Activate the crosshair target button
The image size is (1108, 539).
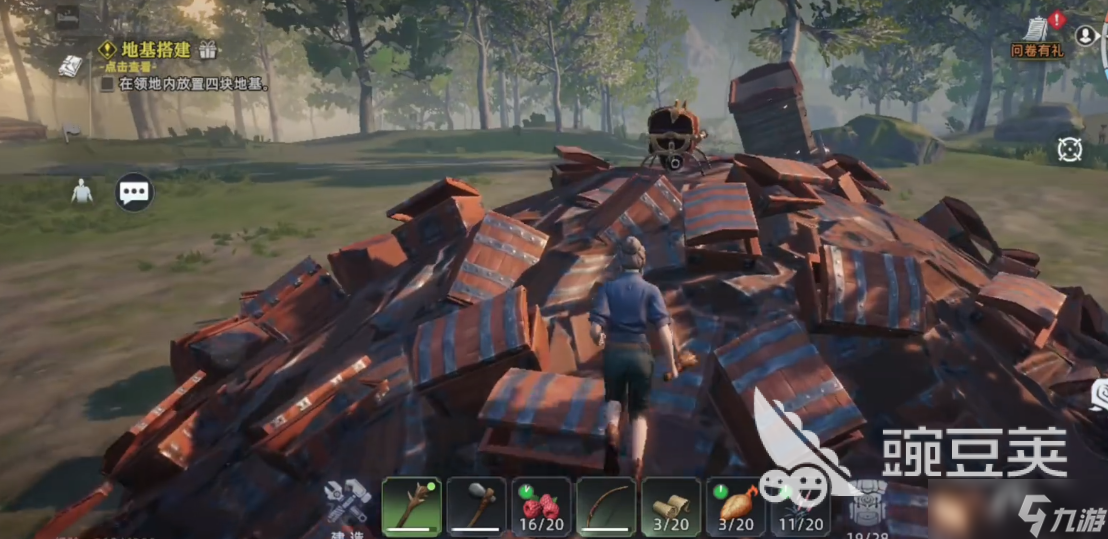pyautogui.click(x=1070, y=150)
